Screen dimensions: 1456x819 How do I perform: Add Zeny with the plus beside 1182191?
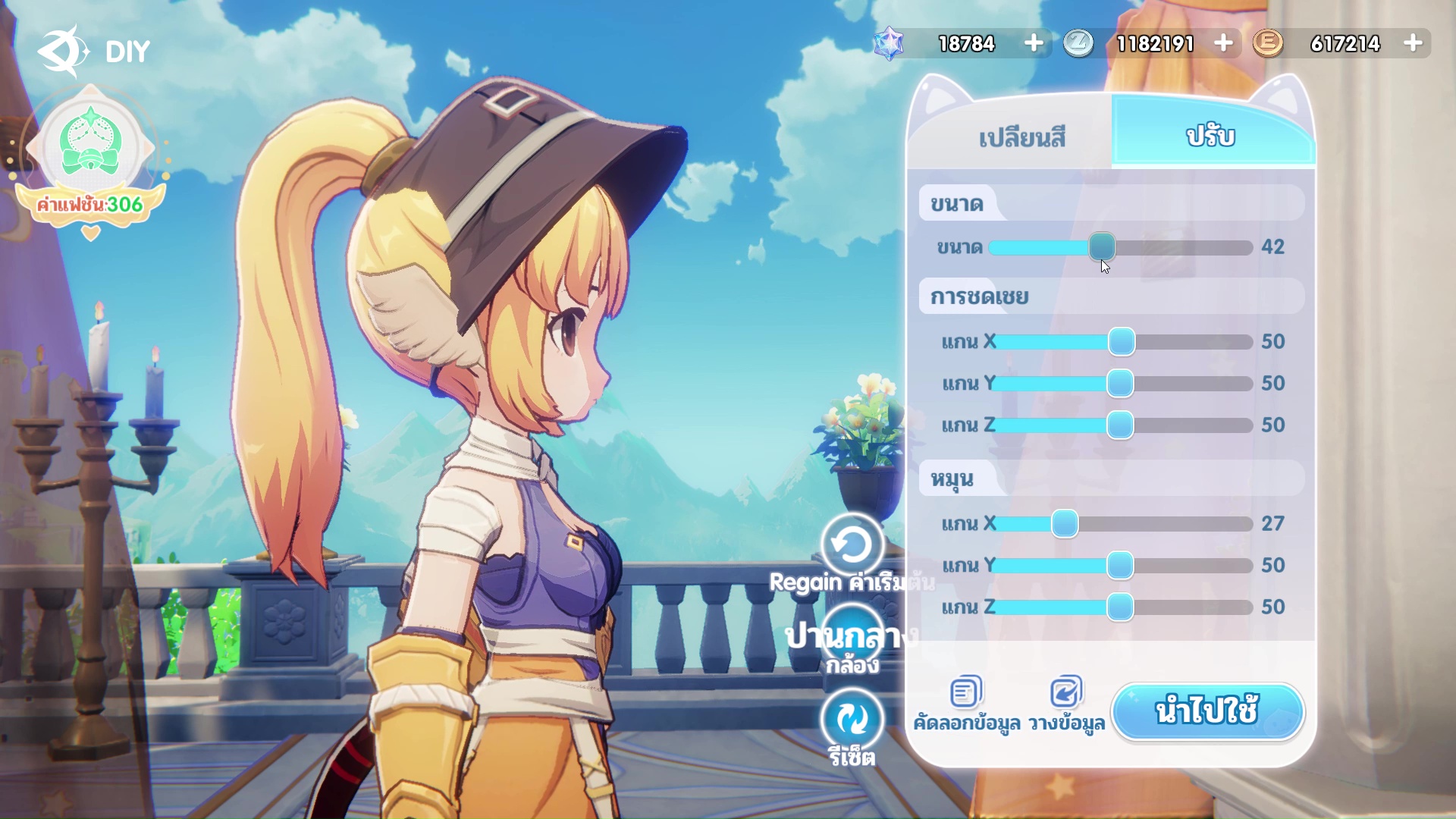click(x=1222, y=43)
